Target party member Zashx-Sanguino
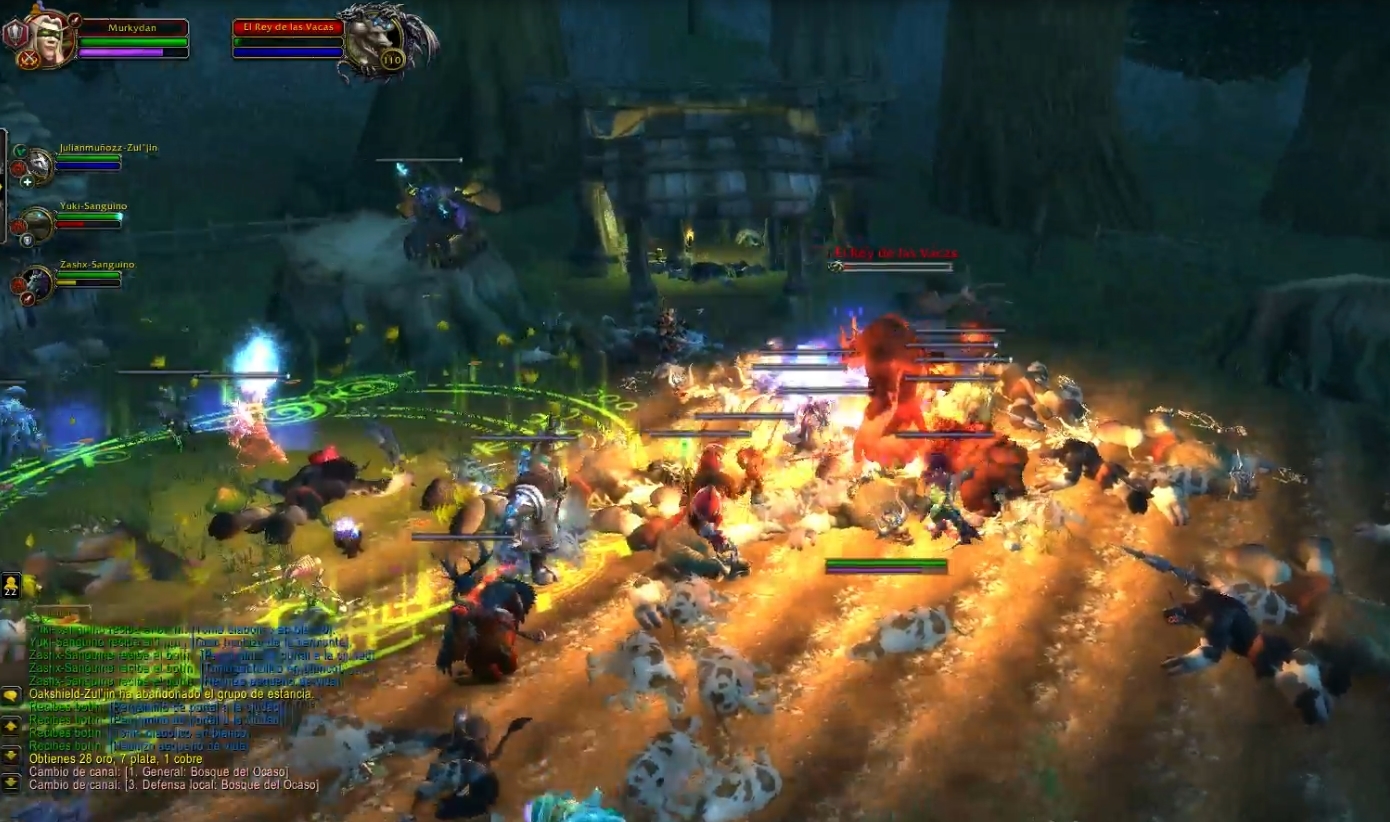 [38, 283]
